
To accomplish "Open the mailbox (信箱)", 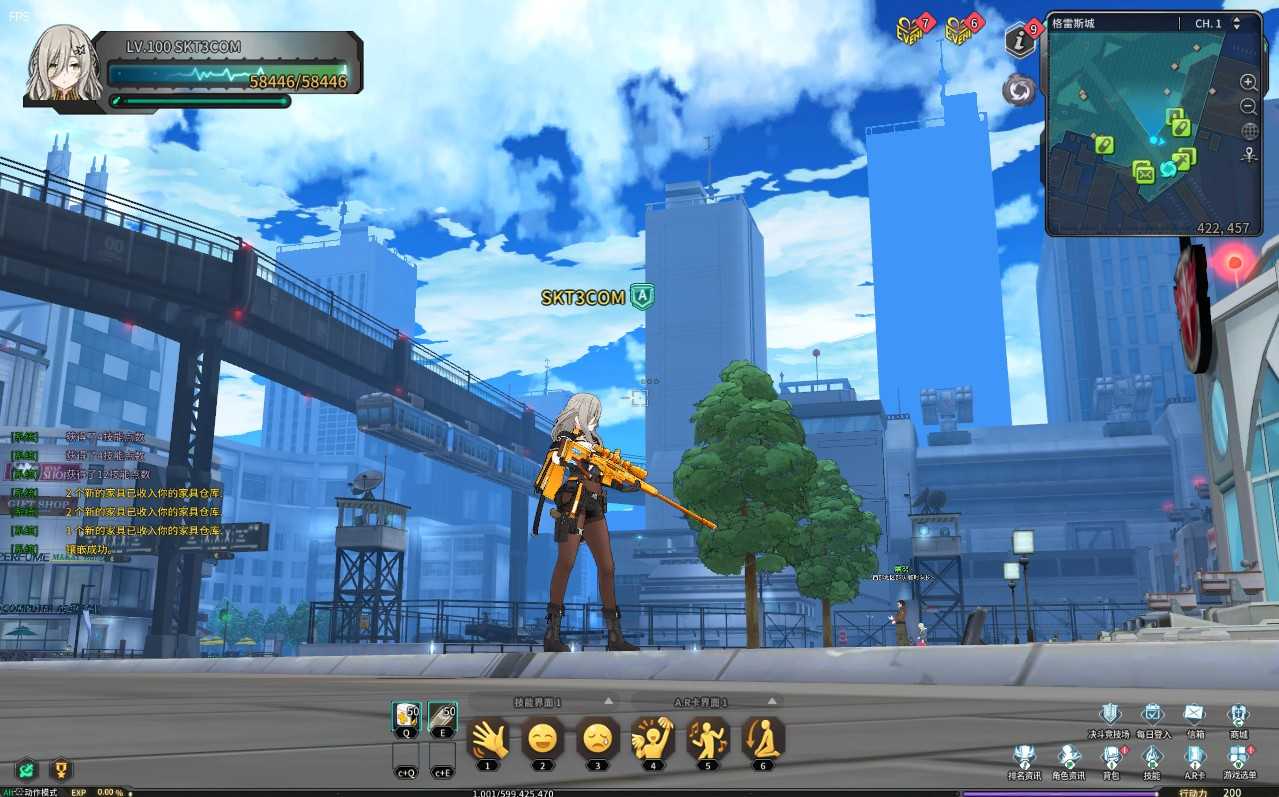I will (x=1194, y=714).
